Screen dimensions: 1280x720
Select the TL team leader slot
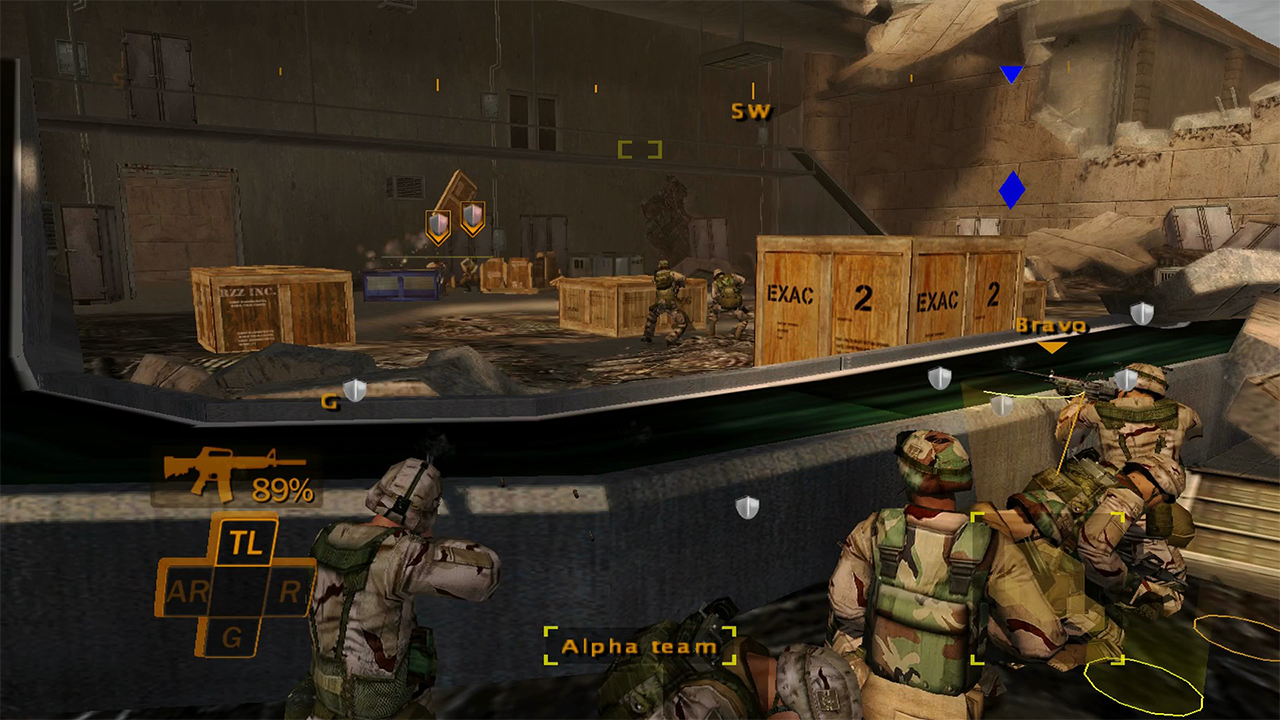(245, 543)
